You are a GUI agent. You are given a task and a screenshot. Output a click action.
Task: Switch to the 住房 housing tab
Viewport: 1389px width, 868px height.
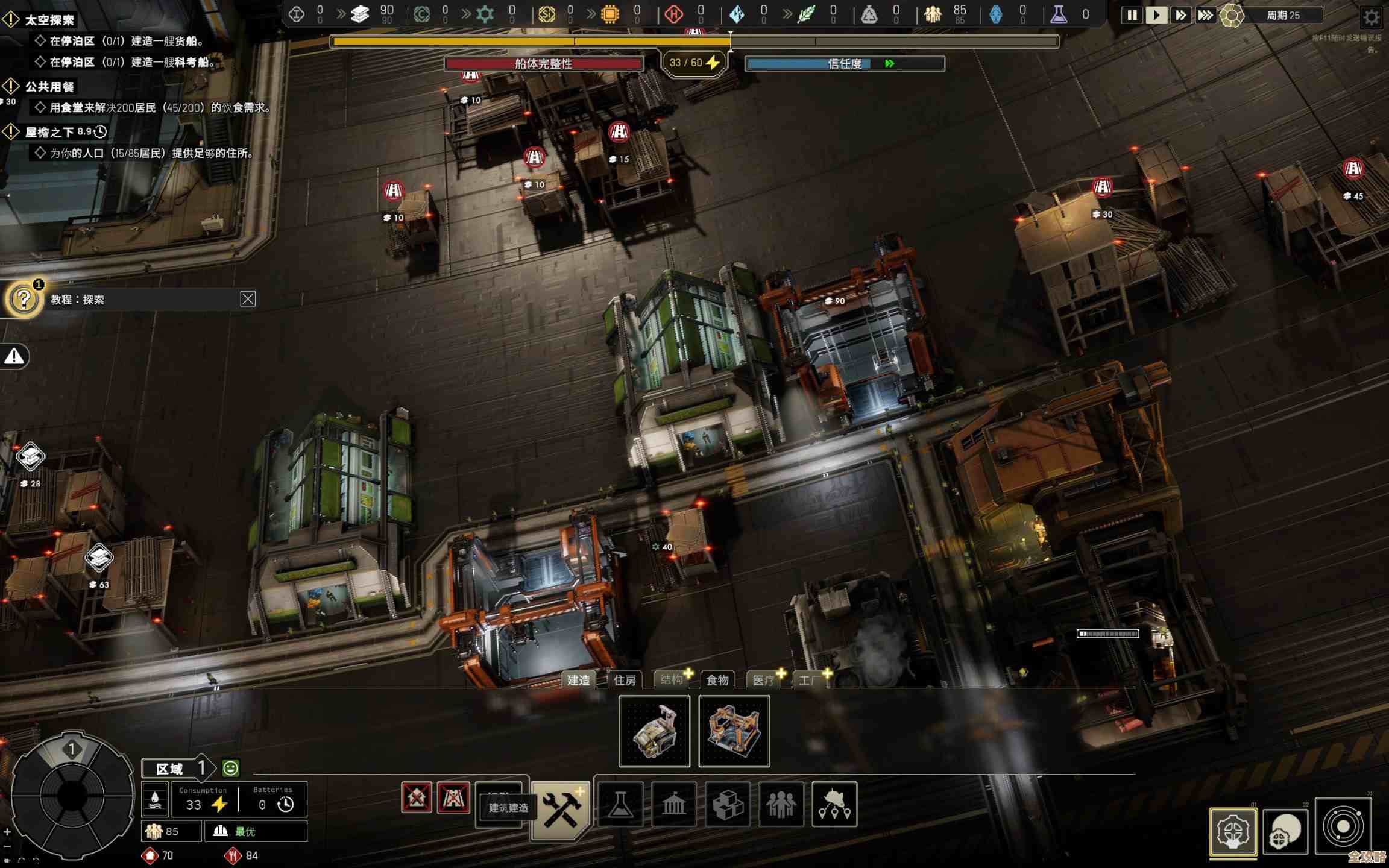click(x=625, y=680)
